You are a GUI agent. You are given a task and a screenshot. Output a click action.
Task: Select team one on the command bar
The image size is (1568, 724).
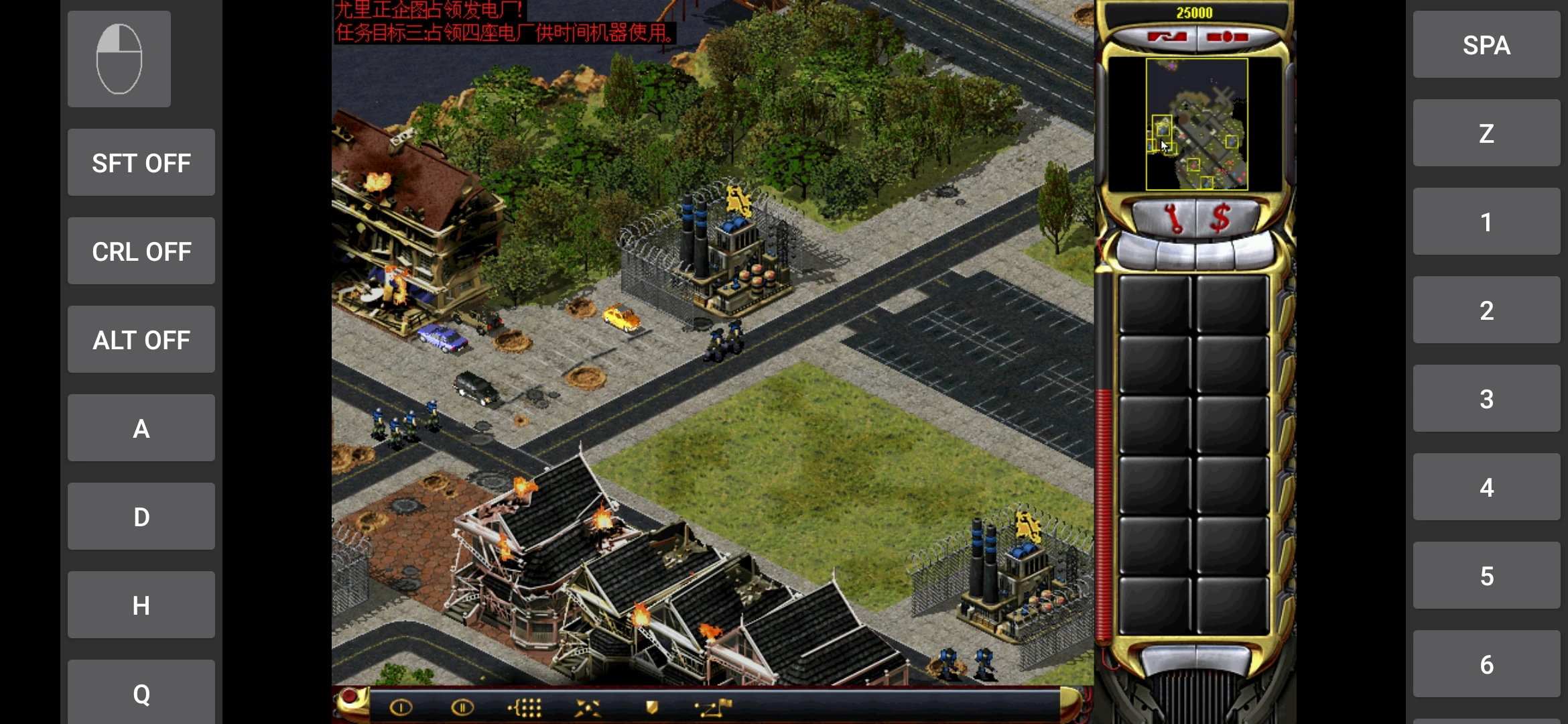click(x=401, y=707)
